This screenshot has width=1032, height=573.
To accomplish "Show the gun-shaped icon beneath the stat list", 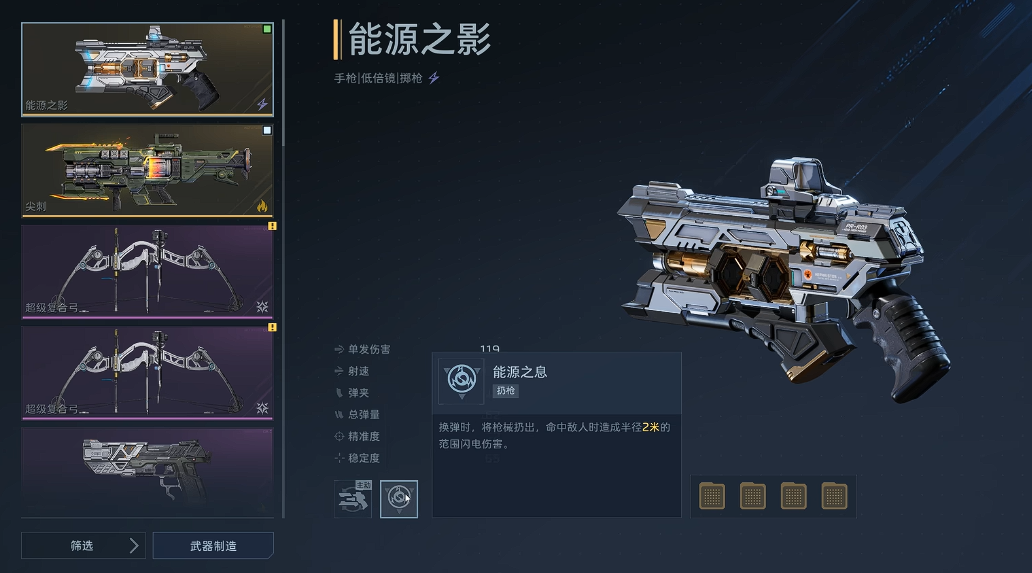I will pos(352,498).
